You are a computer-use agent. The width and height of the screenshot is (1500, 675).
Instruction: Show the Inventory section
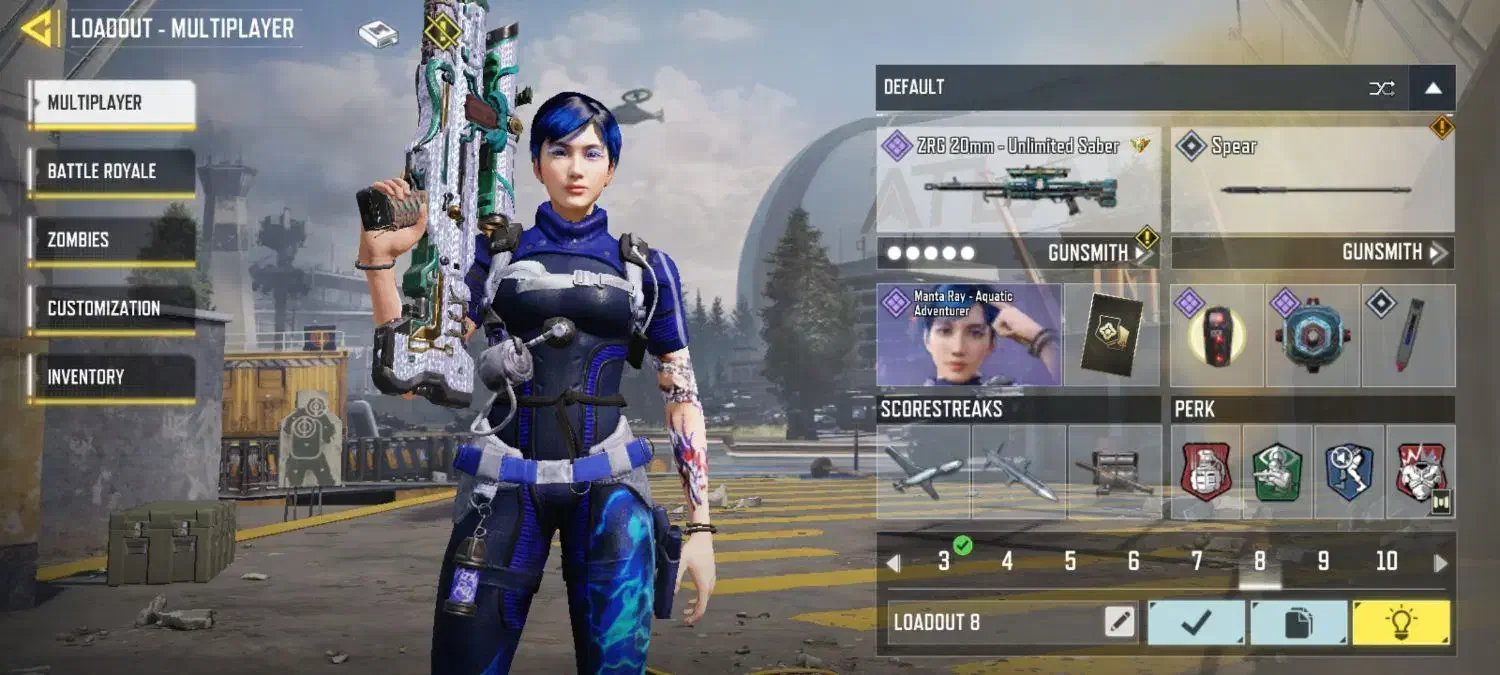(x=112, y=377)
